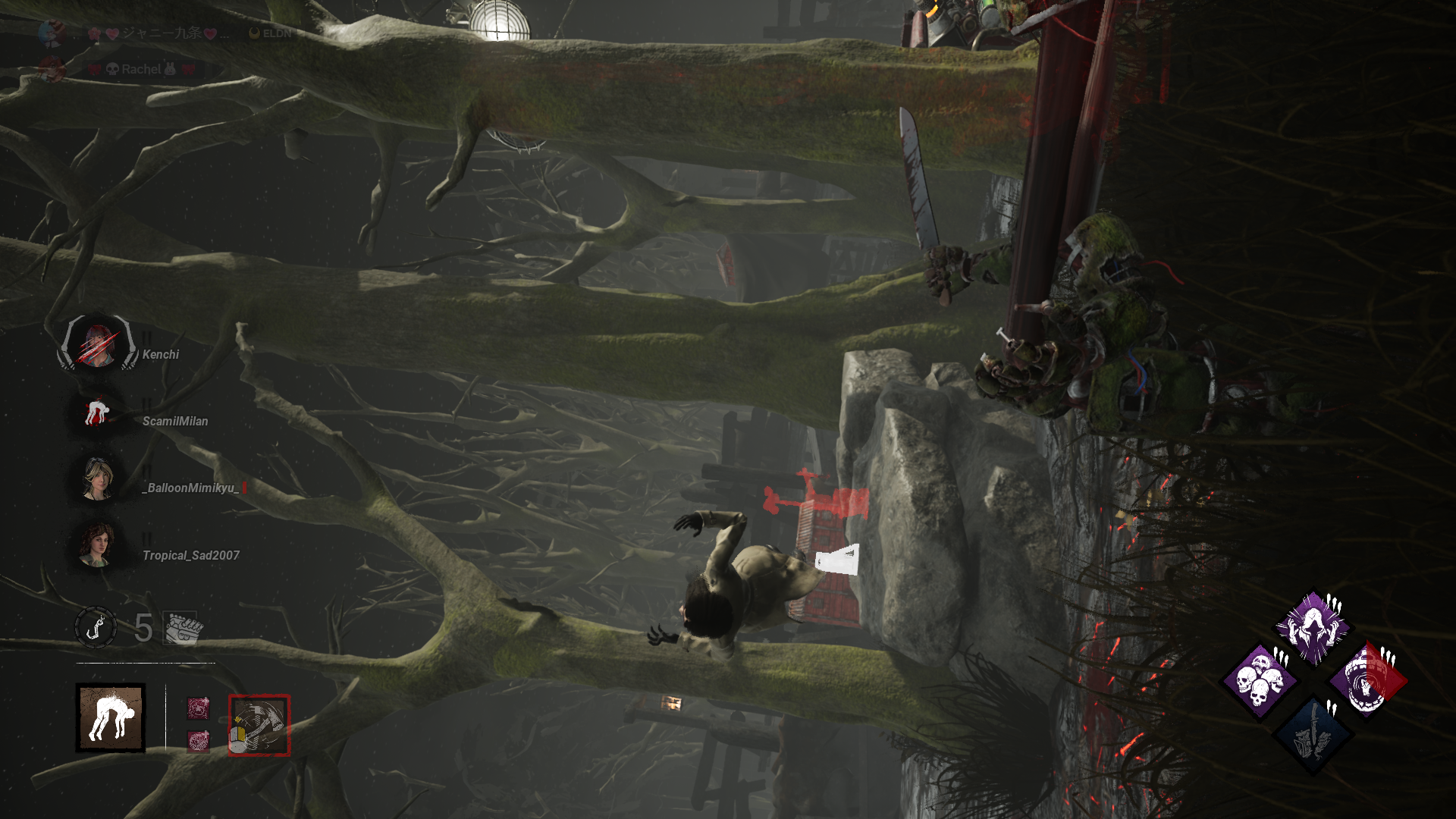The width and height of the screenshot is (1456, 819).
Task: Click the three skulls perk
Action: click(x=1260, y=680)
